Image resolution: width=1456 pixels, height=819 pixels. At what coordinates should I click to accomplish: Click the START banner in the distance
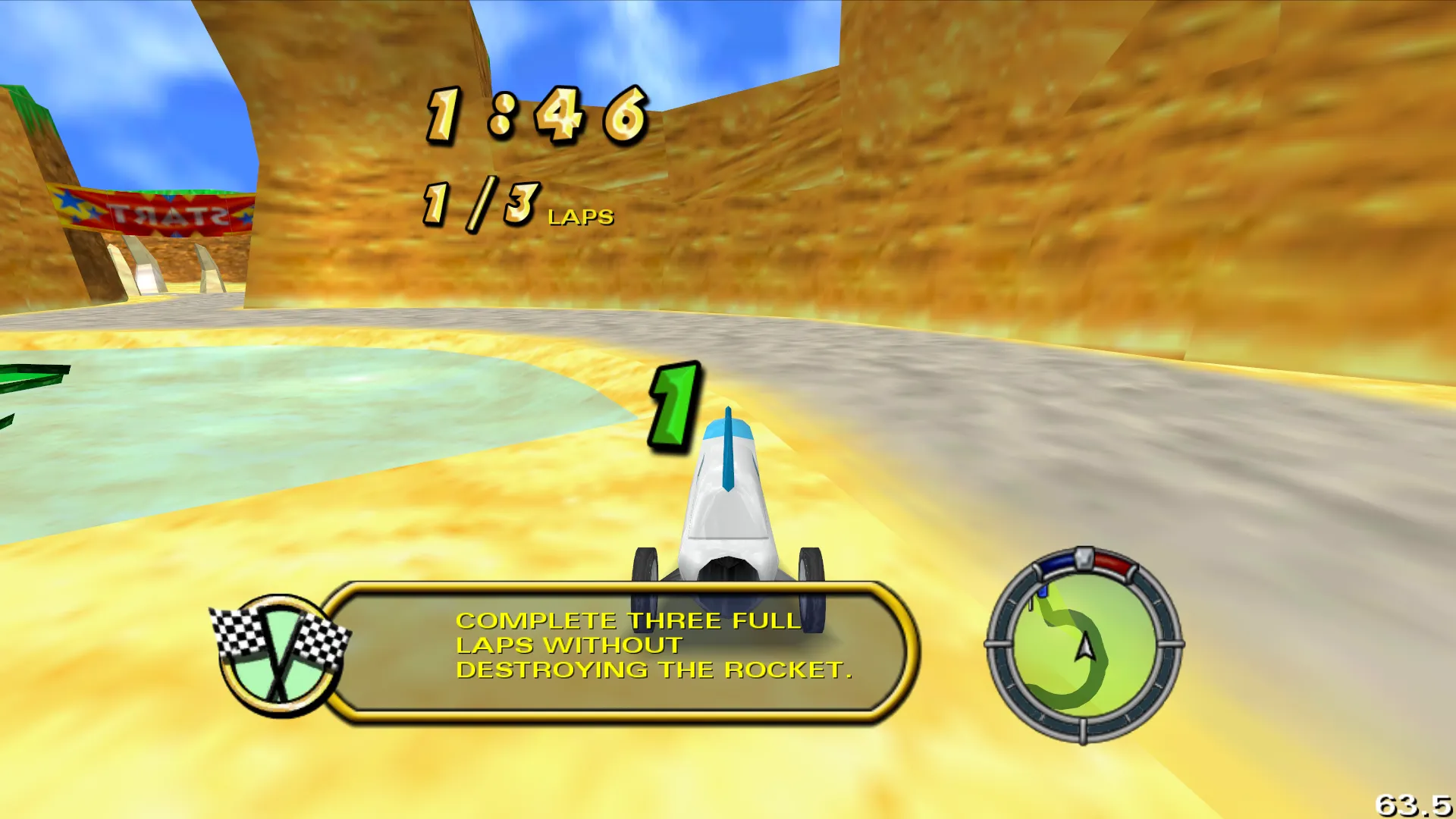(163, 211)
